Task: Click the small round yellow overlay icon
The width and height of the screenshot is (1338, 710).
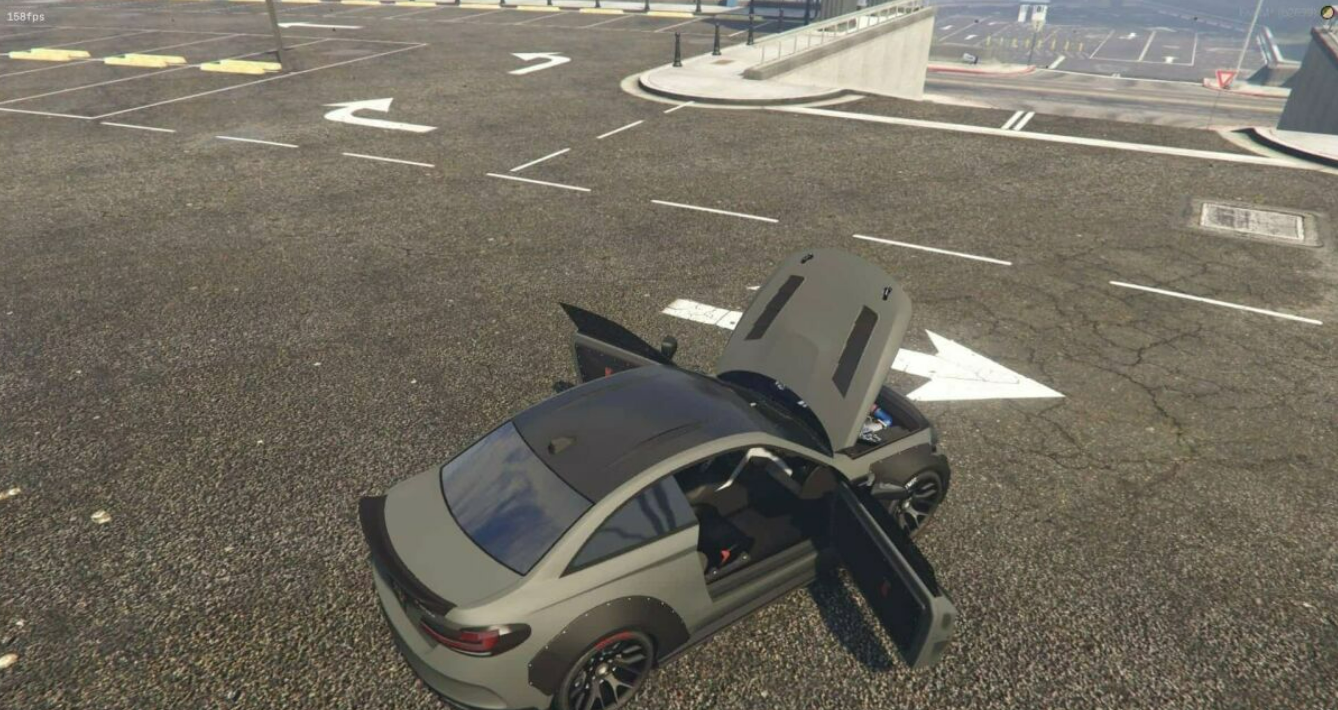Action: [x=1328, y=12]
